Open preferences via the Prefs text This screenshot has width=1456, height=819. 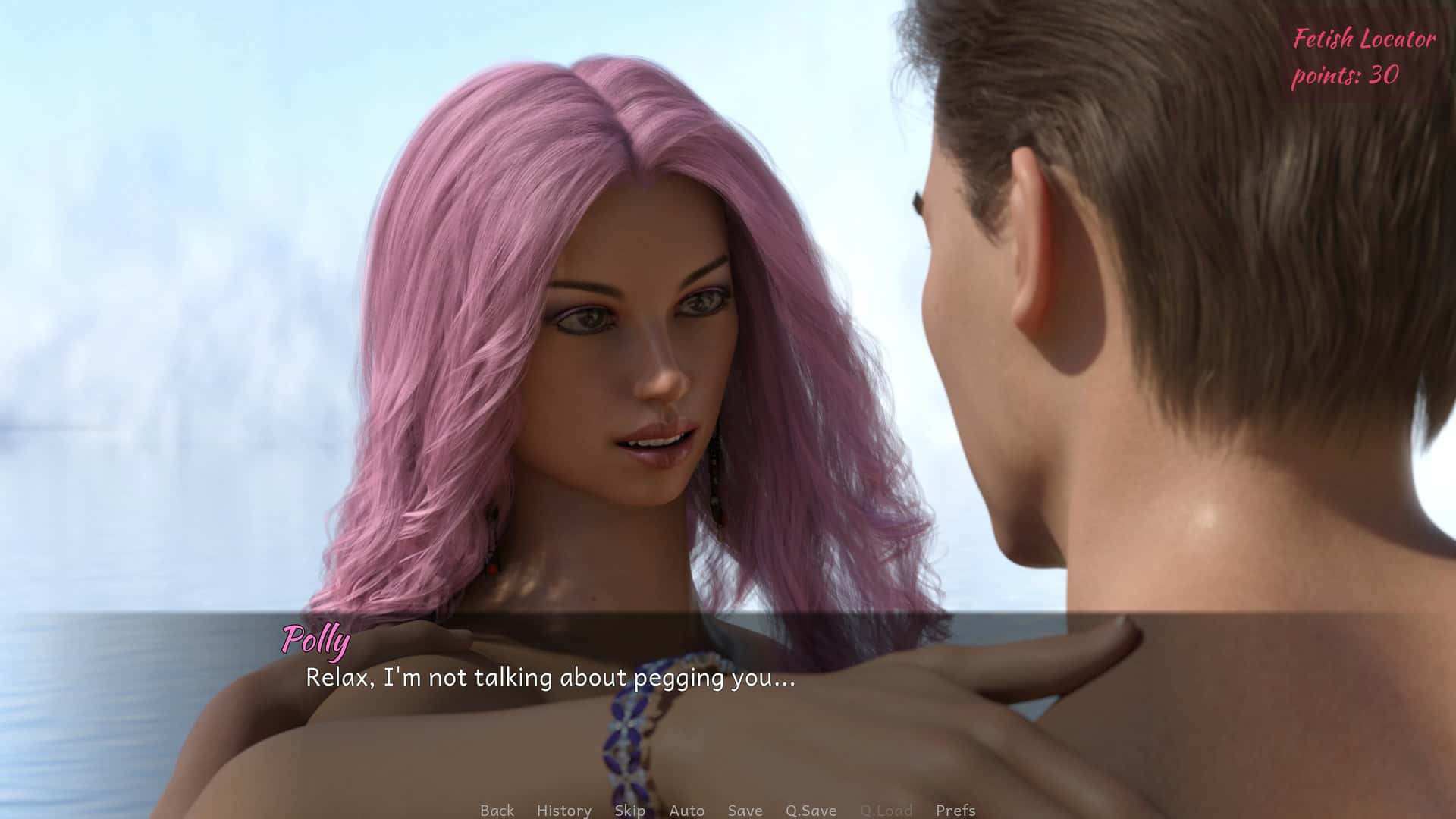tap(956, 810)
